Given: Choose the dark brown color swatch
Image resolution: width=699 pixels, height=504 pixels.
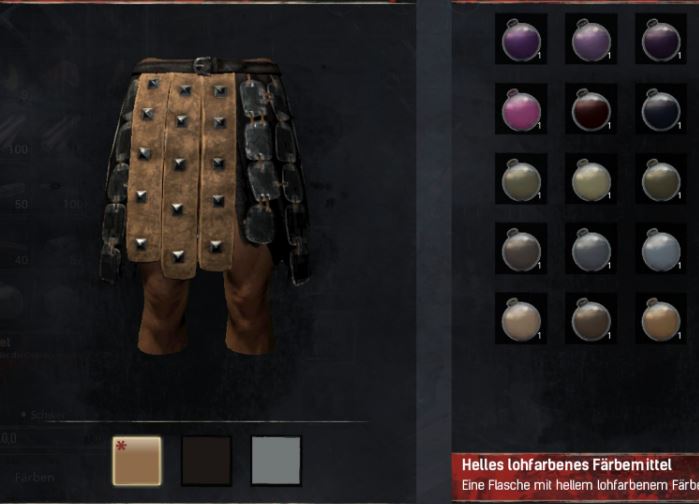Looking at the screenshot, I should 206,460.
